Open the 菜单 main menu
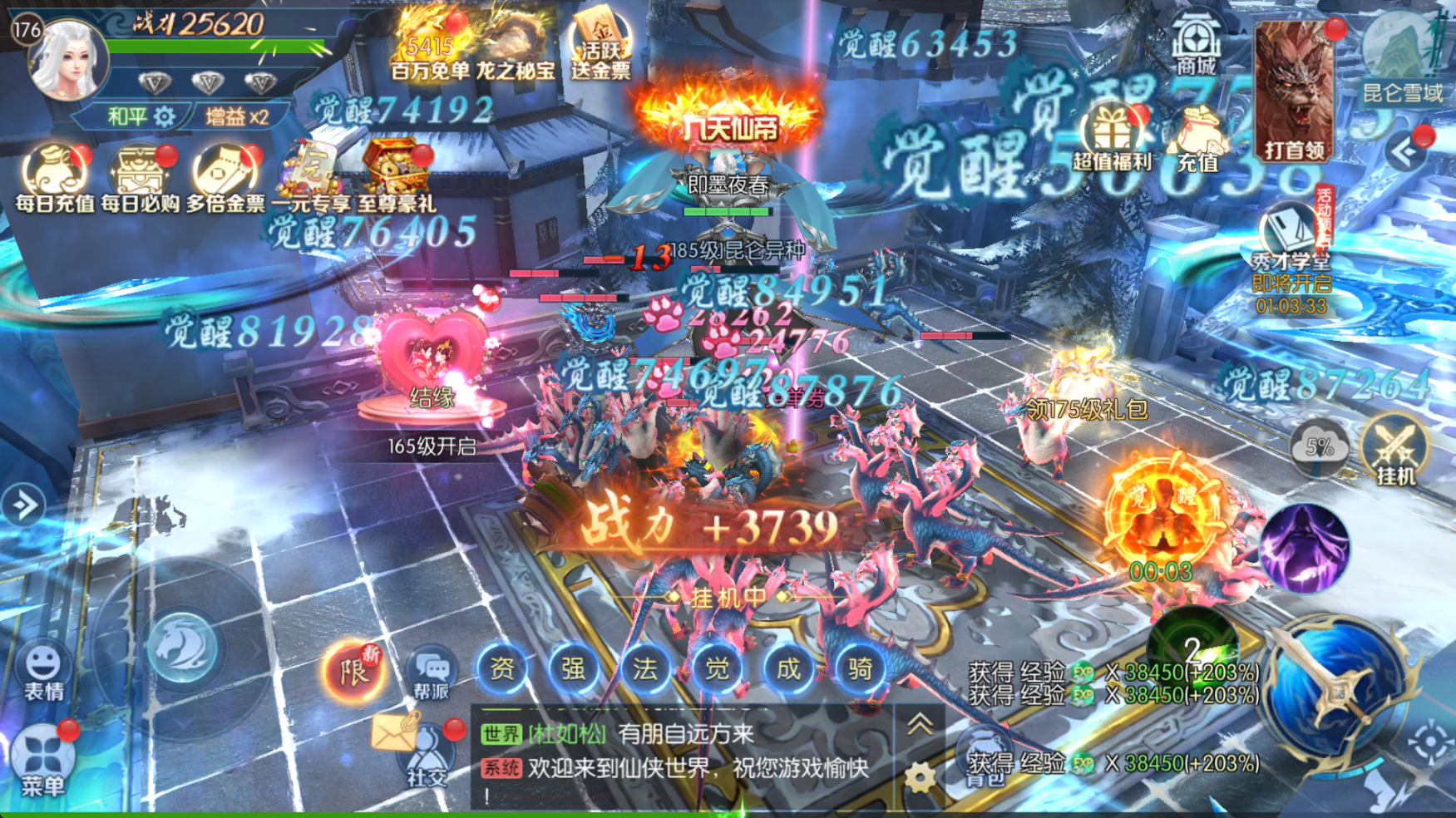The image size is (1456, 818). [42, 761]
